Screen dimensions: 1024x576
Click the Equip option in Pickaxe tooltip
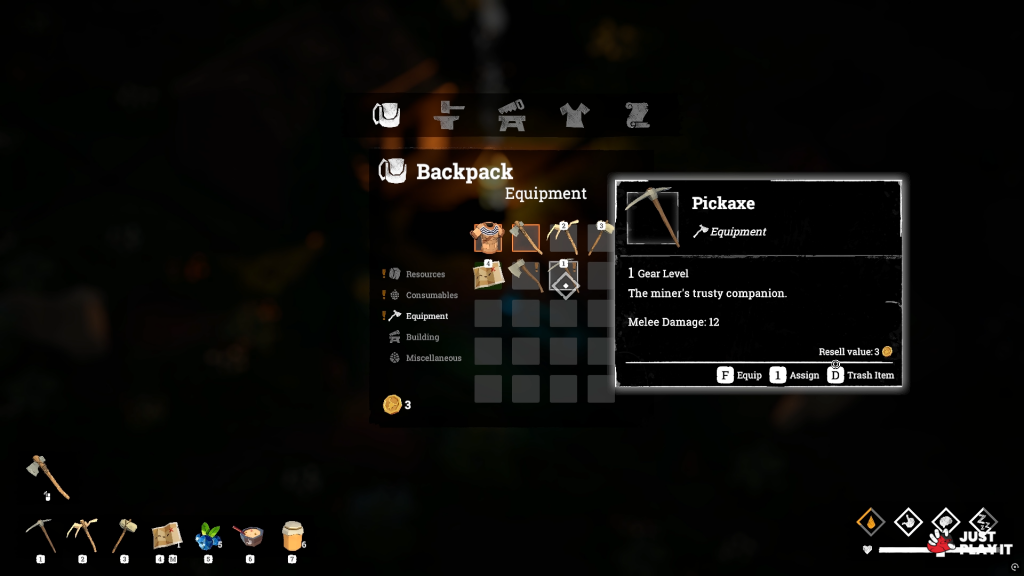point(739,376)
